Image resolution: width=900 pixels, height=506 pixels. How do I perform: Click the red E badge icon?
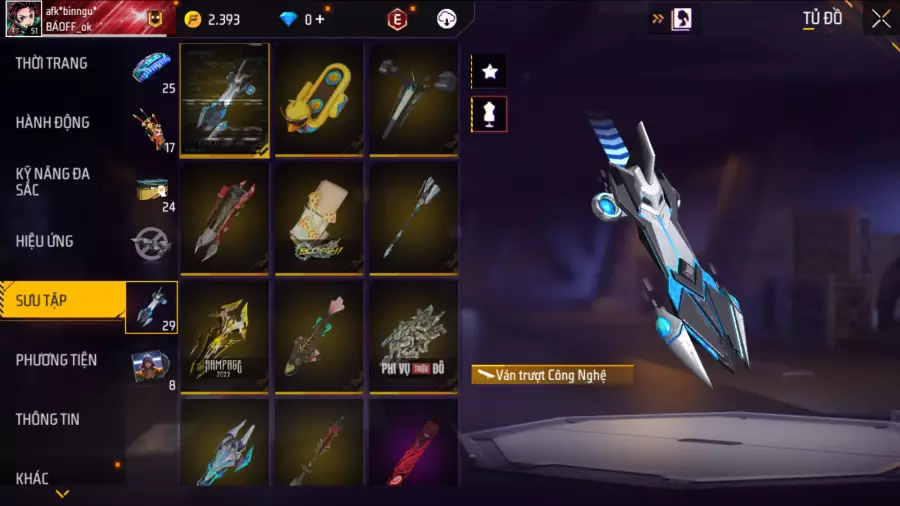(x=397, y=19)
